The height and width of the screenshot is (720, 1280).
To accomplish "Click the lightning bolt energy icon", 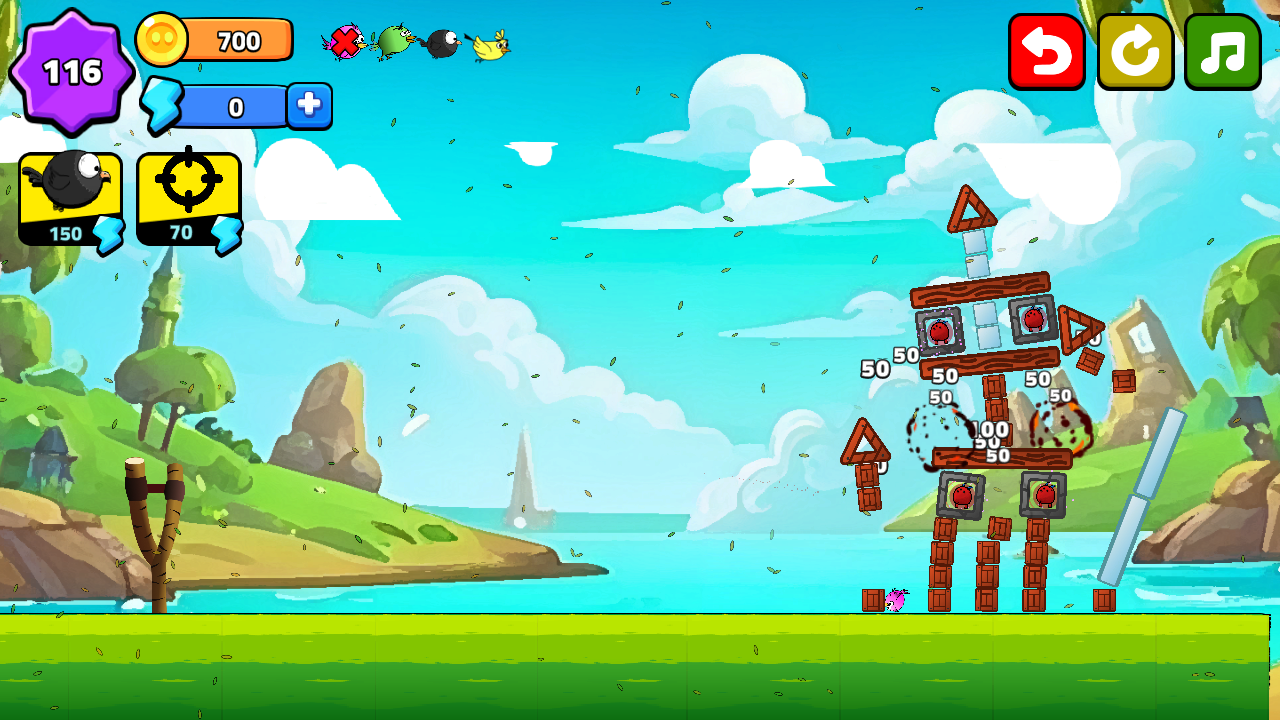I will pyautogui.click(x=160, y=103).
